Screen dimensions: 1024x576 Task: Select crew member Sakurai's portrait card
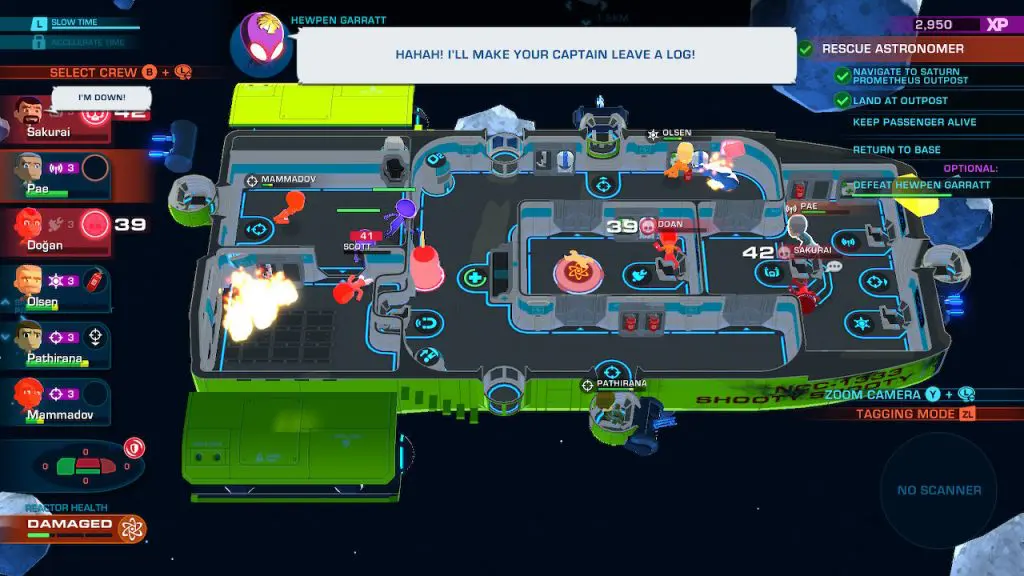[x=50, y=120]
